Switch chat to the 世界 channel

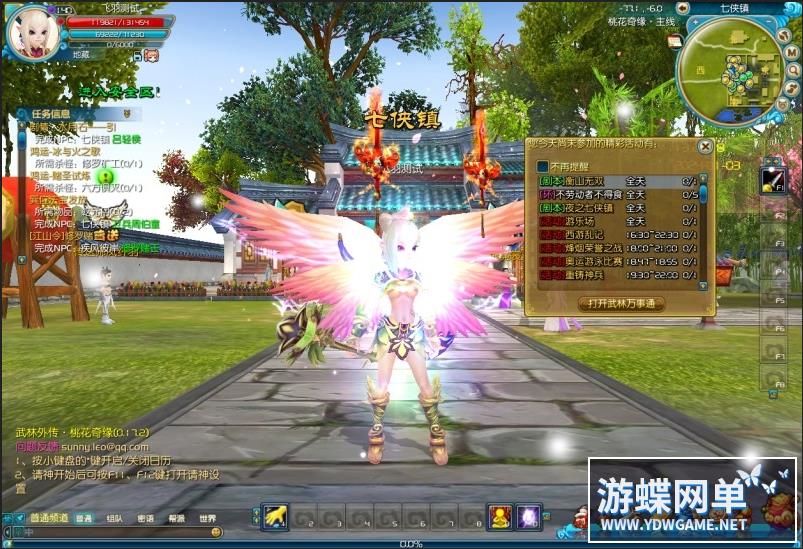pos(207,518)
